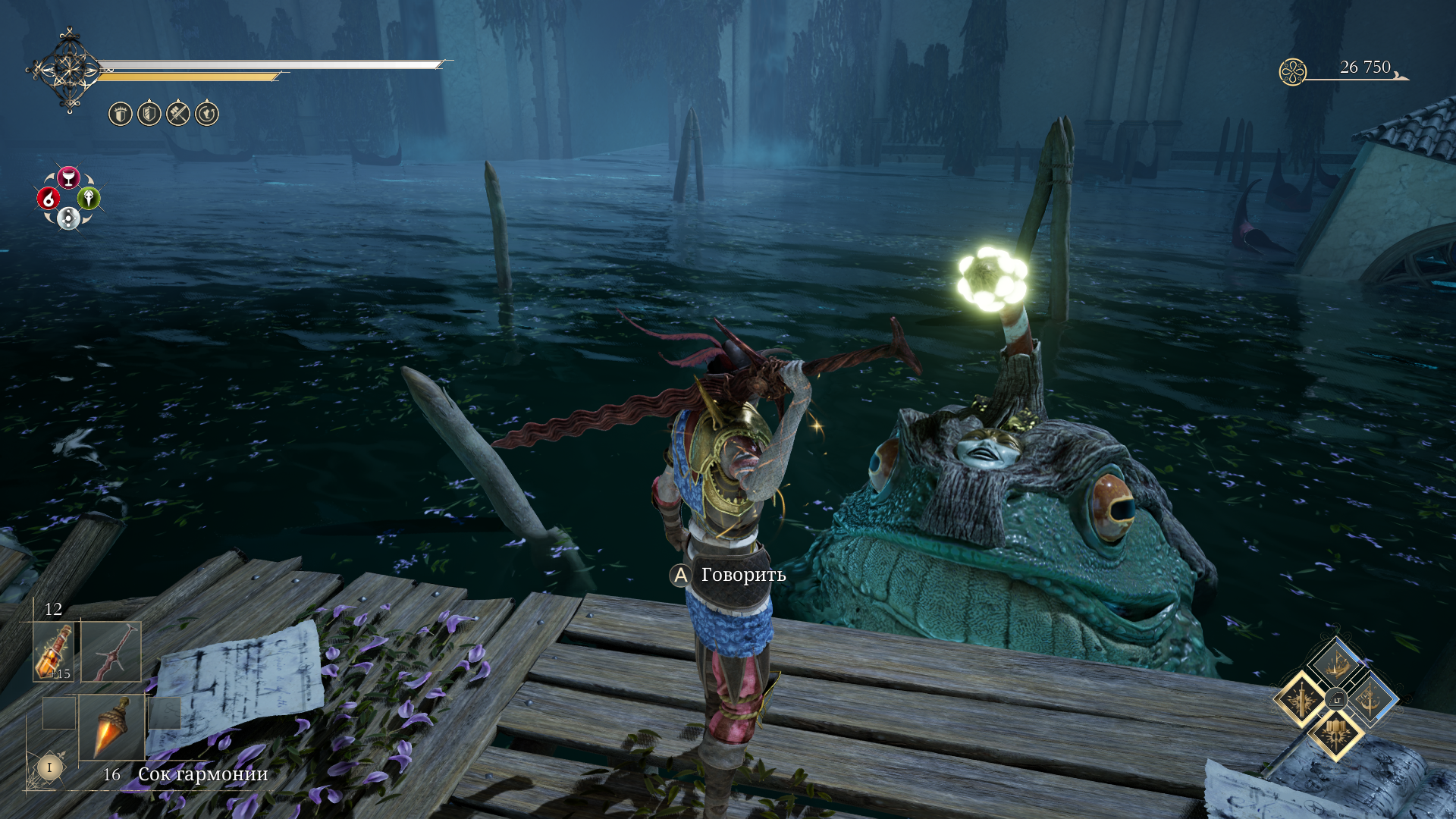Pick the green beaked mask orb
Image resolution: width=1456 pixels, height=819 pixels.
point(89,199)
